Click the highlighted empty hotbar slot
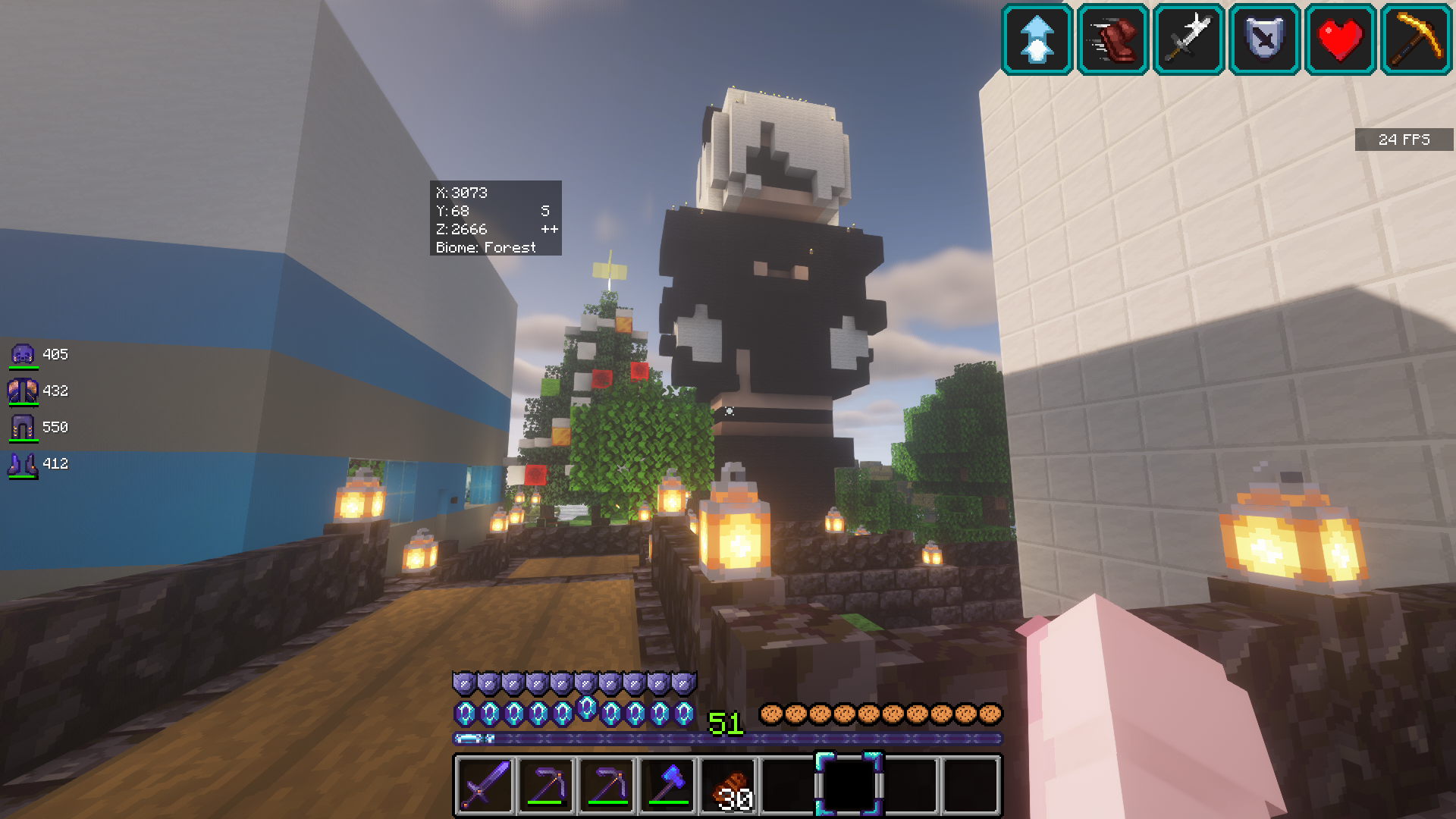 tap(849, 785)
